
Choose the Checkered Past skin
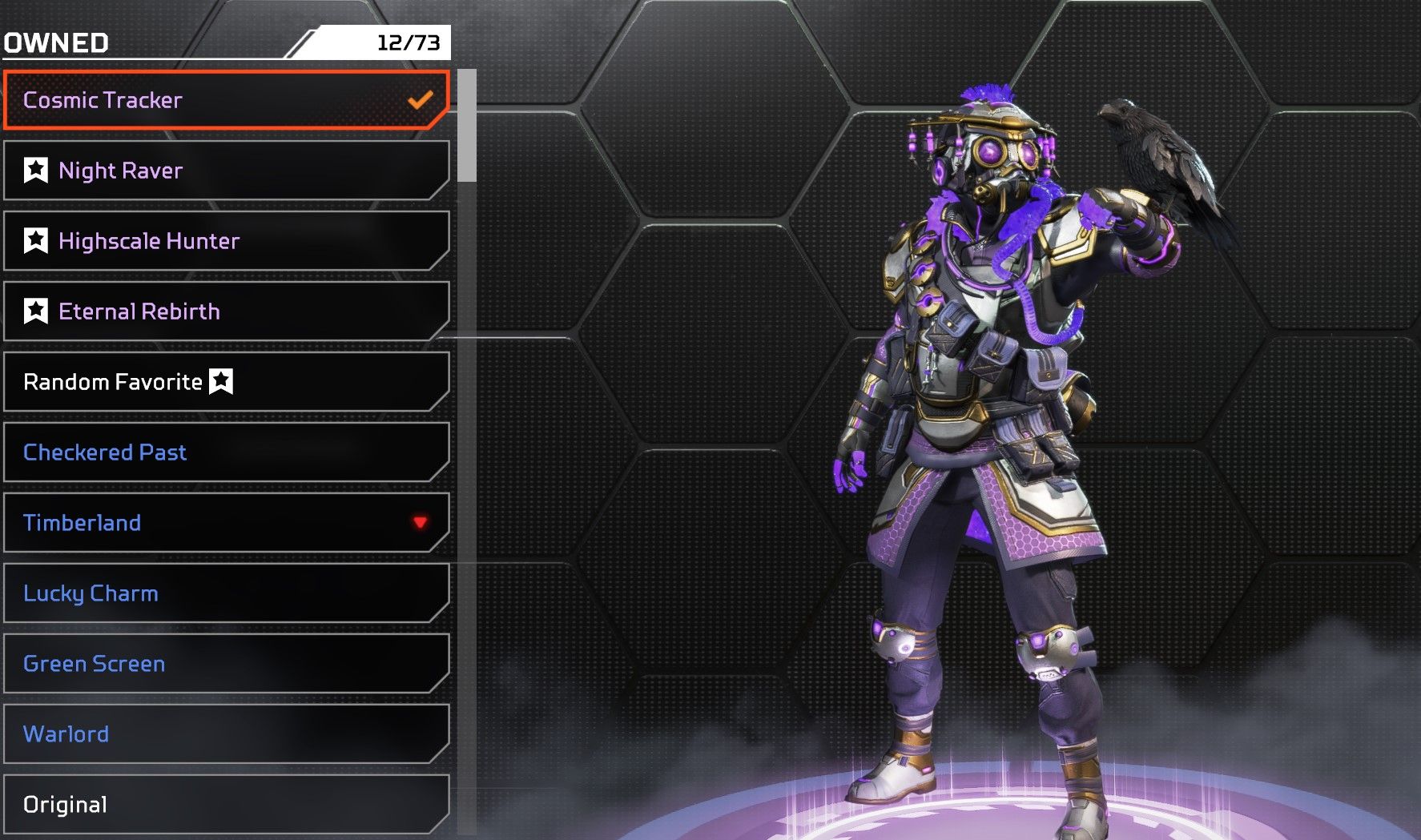pyautogui.click(x=226, y=452)
